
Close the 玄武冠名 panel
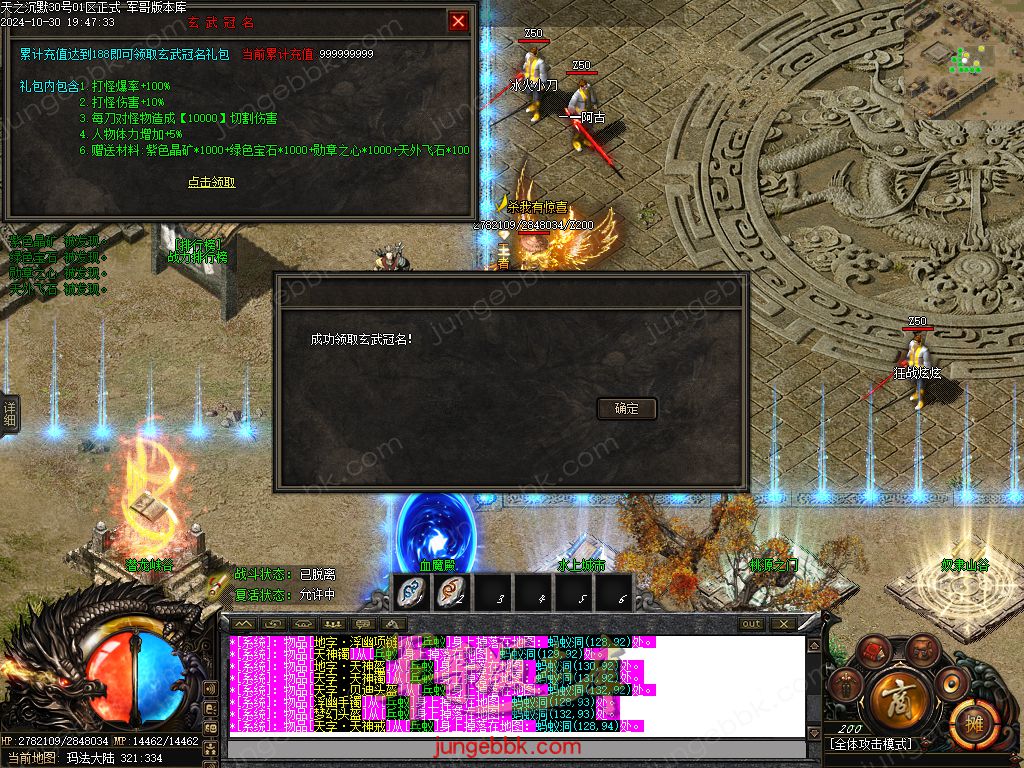(x=458, y=21)
